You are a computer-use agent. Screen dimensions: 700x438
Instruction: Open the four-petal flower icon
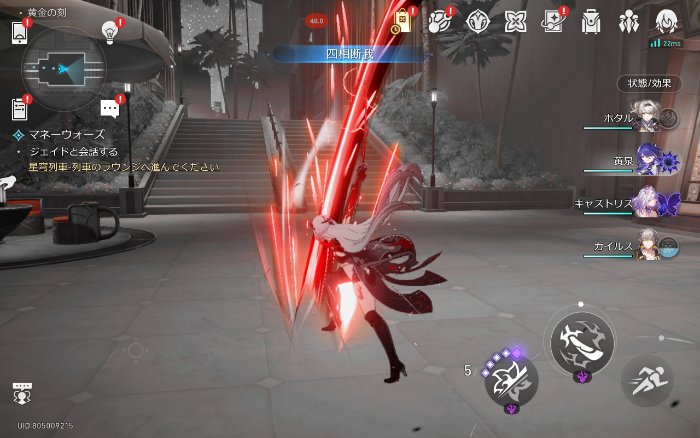515,22
